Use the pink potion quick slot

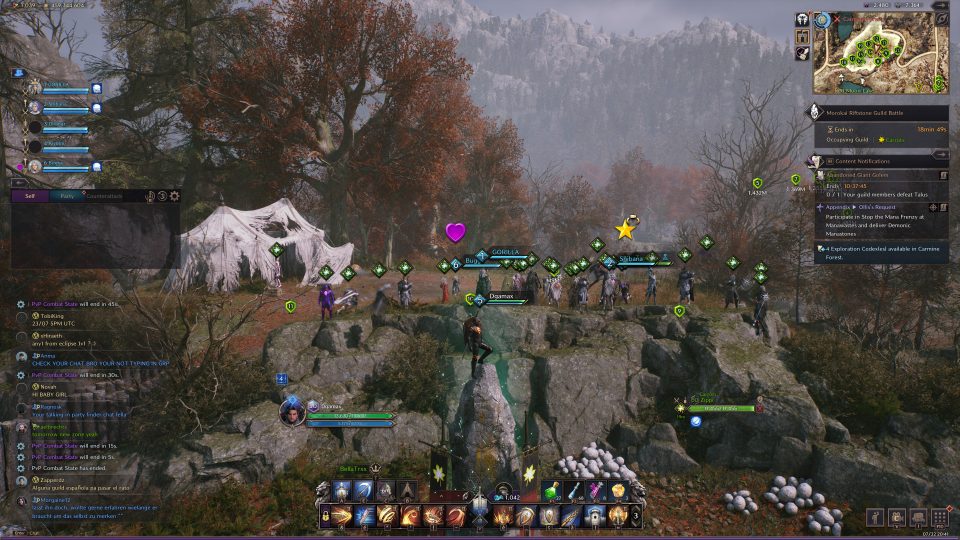[x=597, y=491]
